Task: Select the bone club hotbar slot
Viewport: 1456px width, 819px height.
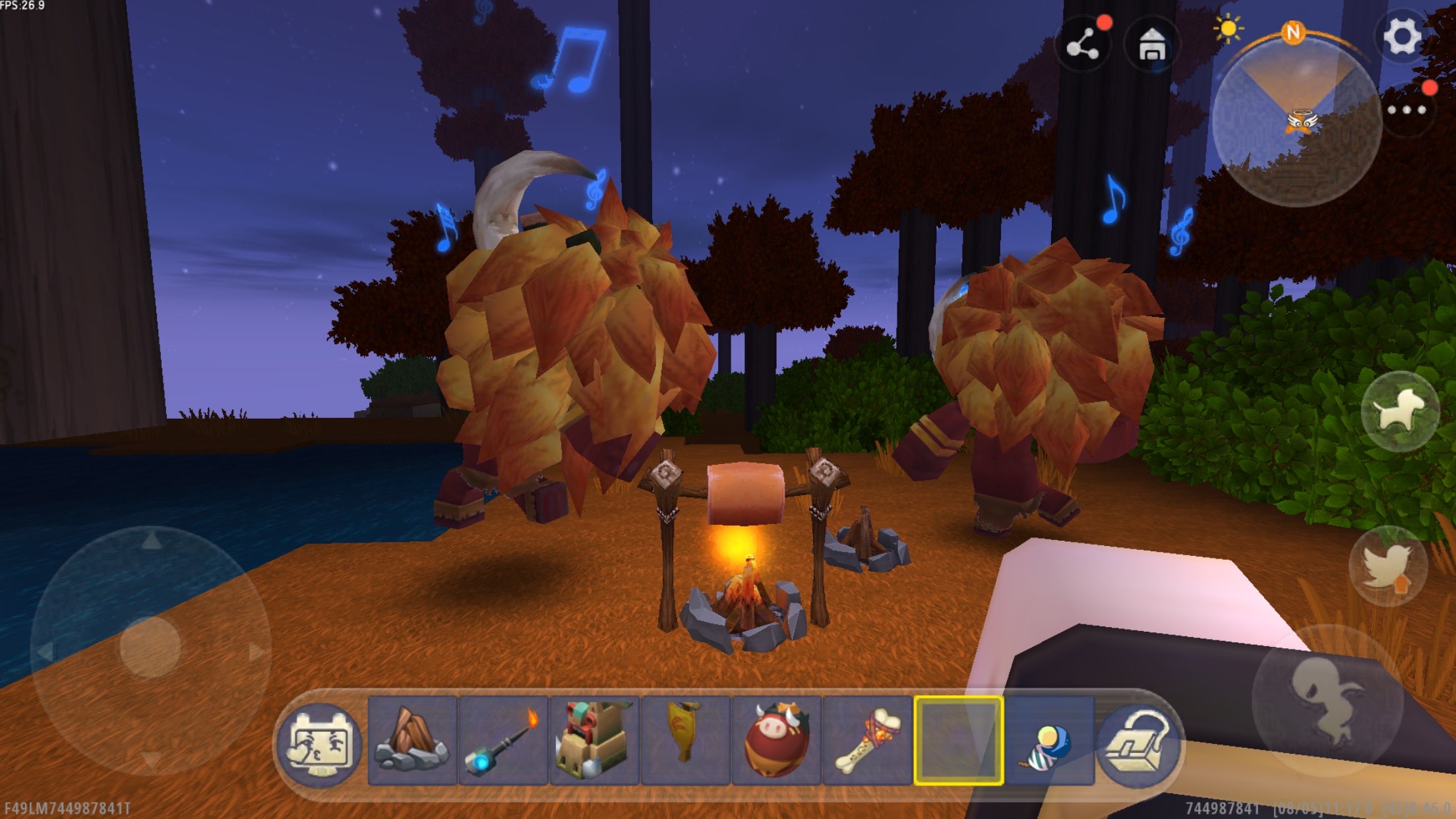Action: point(867,741)
